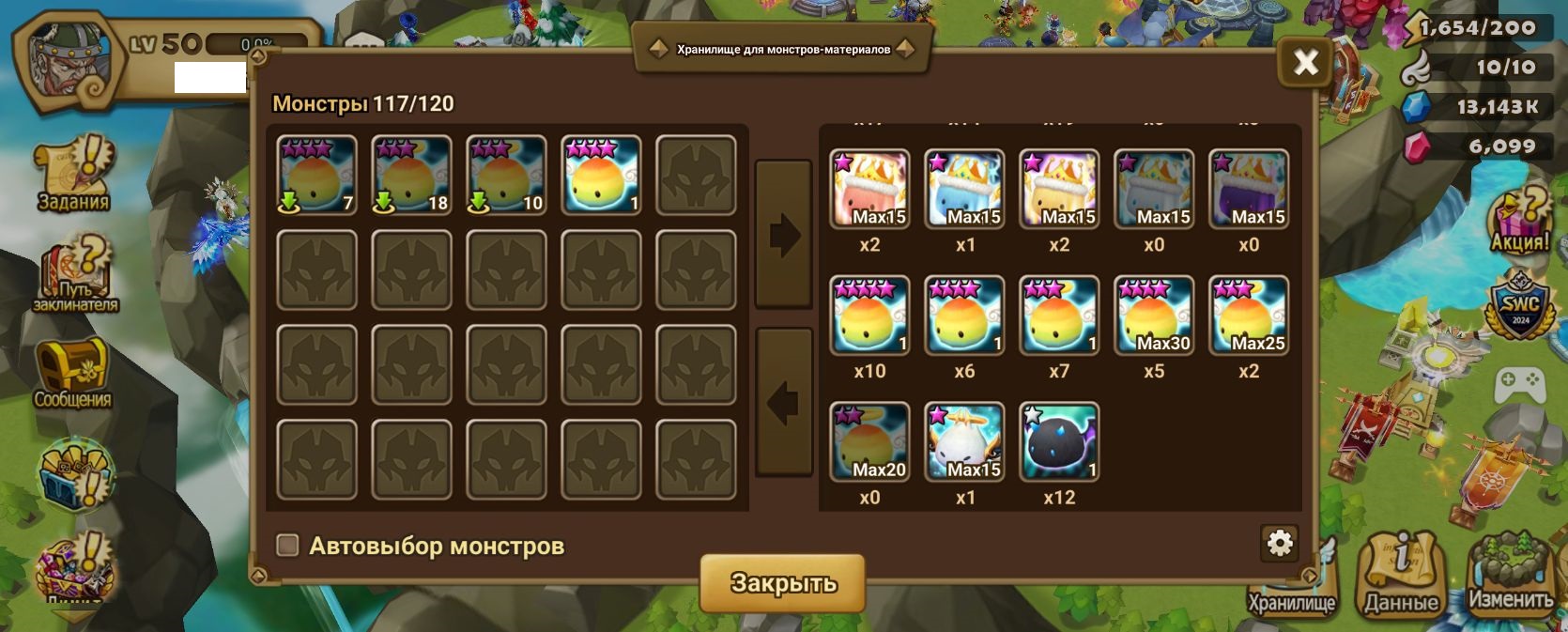Close the monster storage window with X
The image size is (1568, 632).
coord(1305,63)
